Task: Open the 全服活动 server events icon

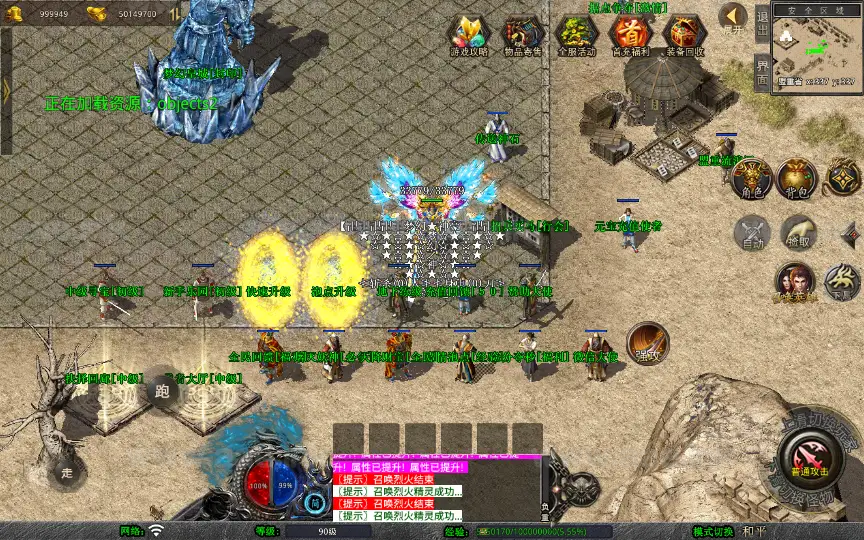Action: tap(576, 35)
